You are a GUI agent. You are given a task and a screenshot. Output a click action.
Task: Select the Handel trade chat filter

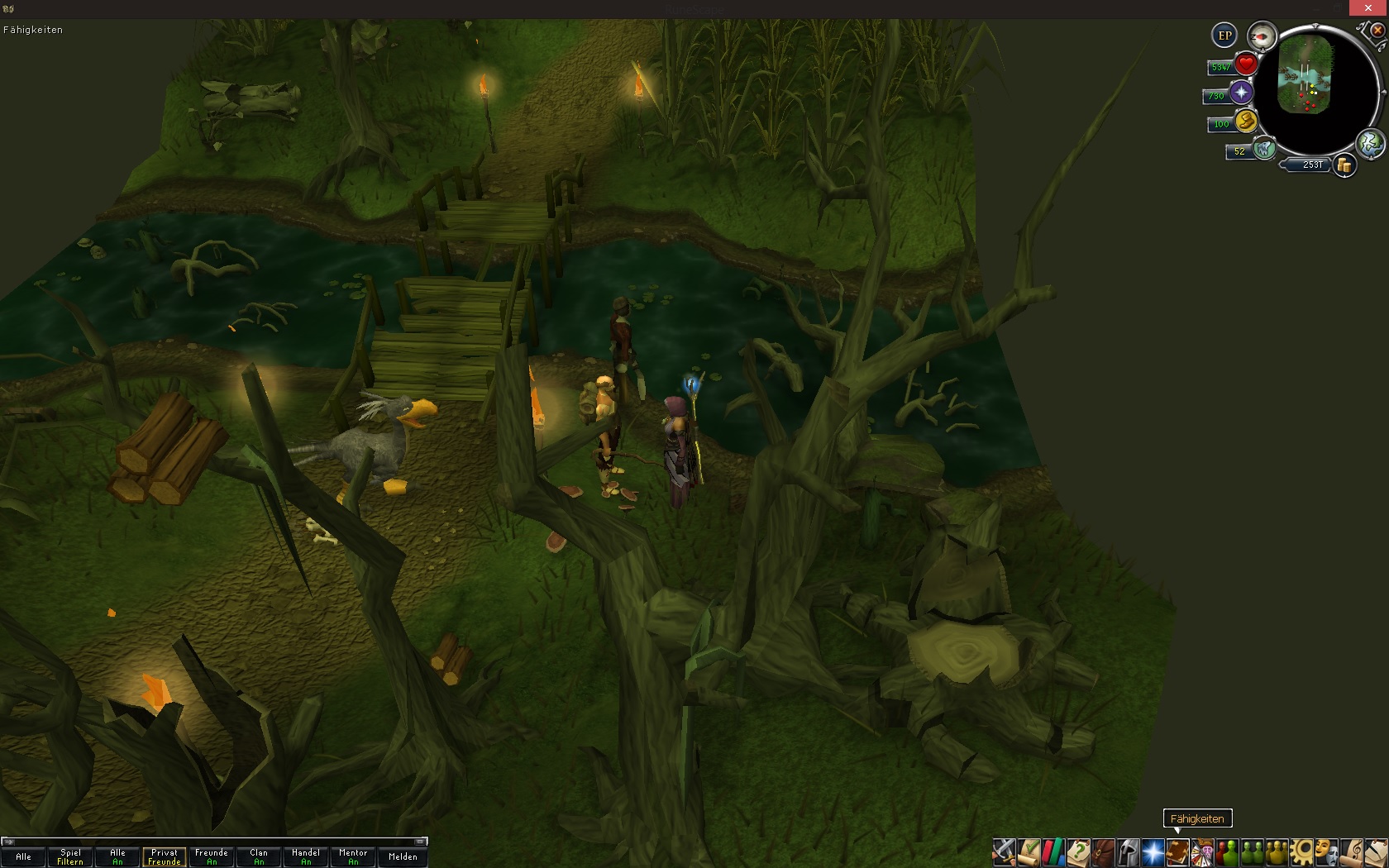[x=306, y=856]
